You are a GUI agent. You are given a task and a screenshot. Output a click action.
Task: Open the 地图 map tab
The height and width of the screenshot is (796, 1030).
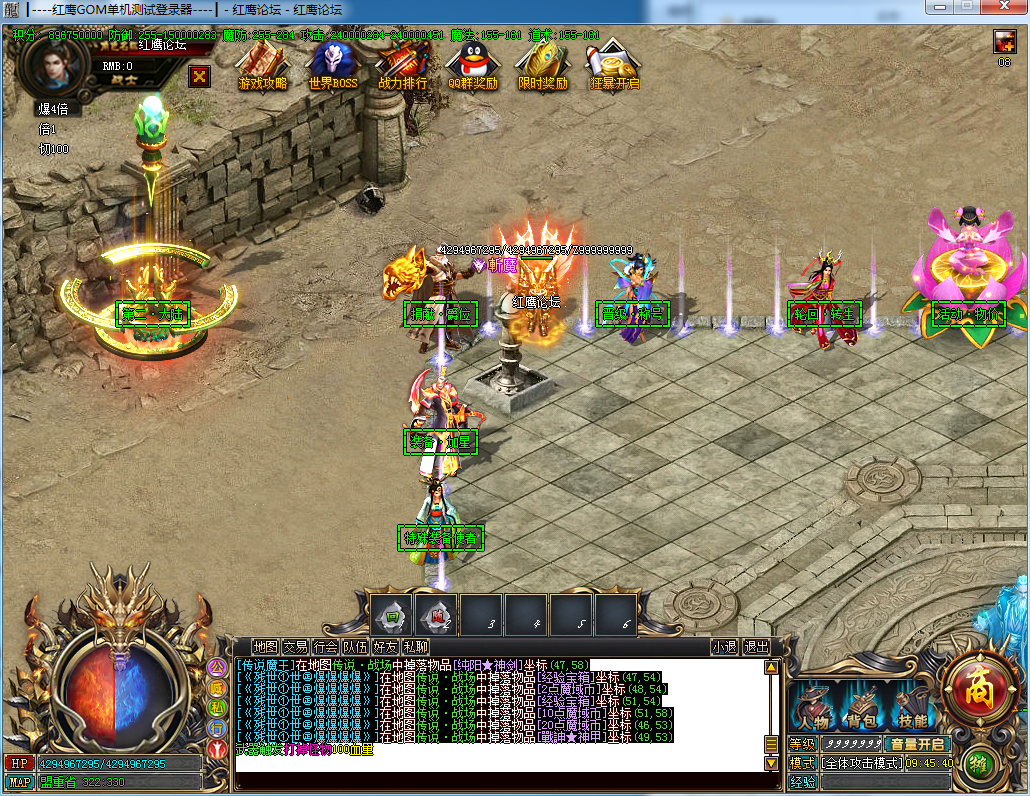point(265,647)
